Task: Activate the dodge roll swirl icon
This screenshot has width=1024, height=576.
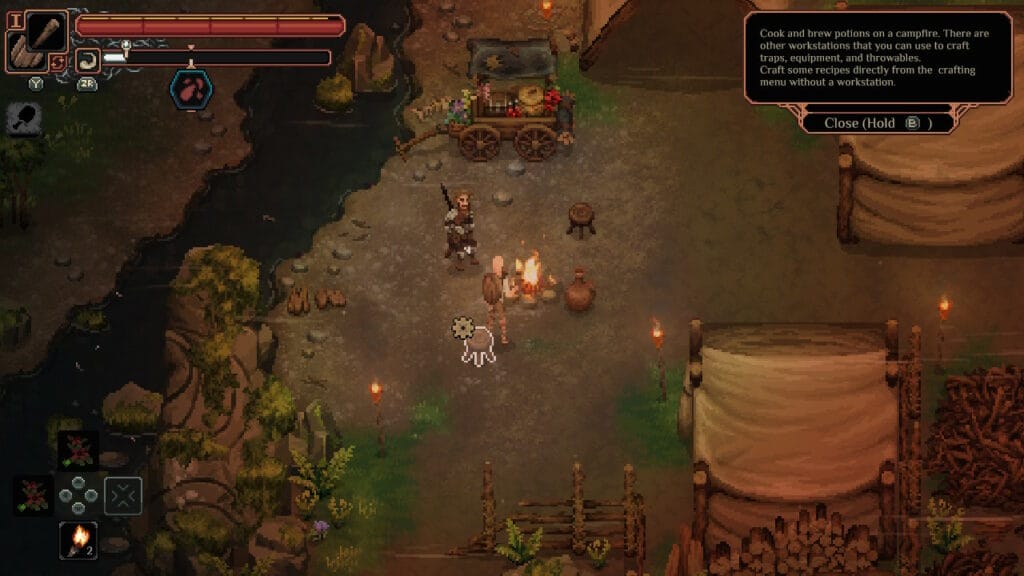Action: click(87, 59)
